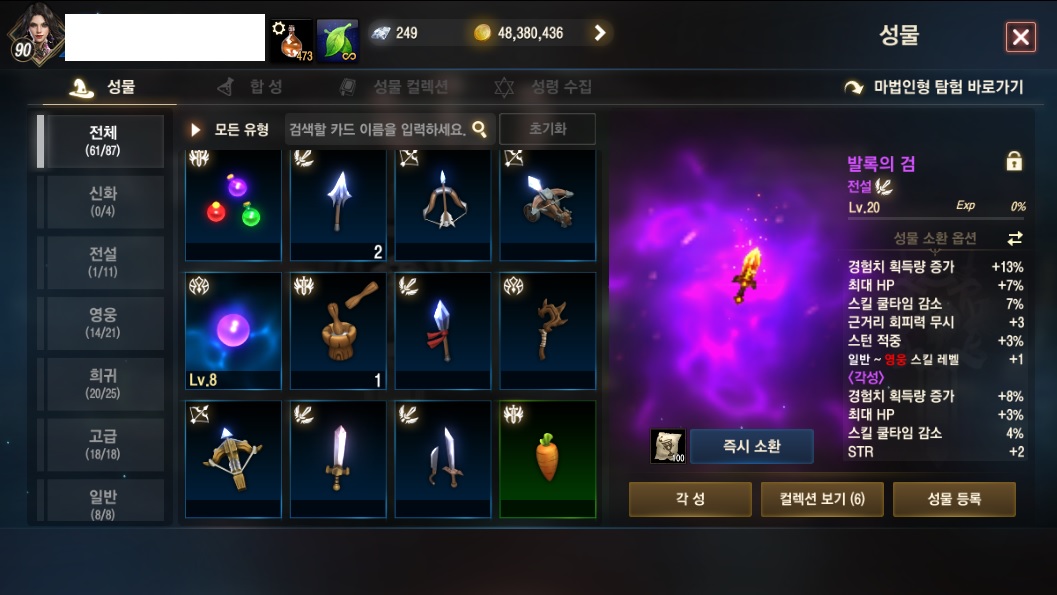
Task: Show 희귀 grade relics
Action: (x=102, y=385)
